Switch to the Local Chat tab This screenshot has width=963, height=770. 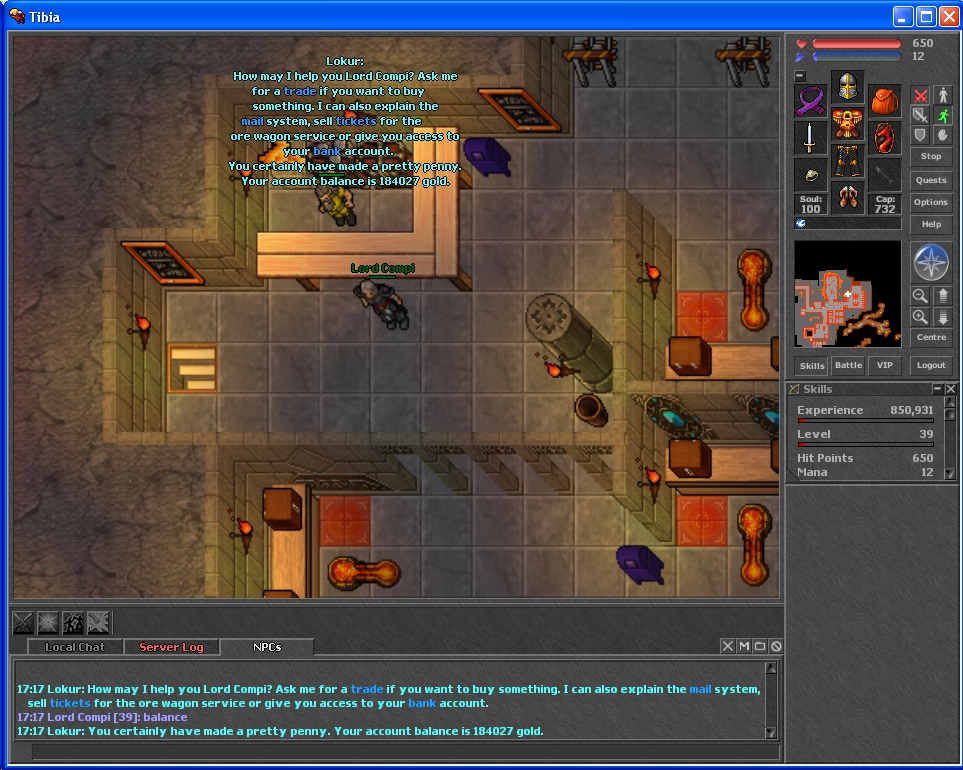(75, 647)
